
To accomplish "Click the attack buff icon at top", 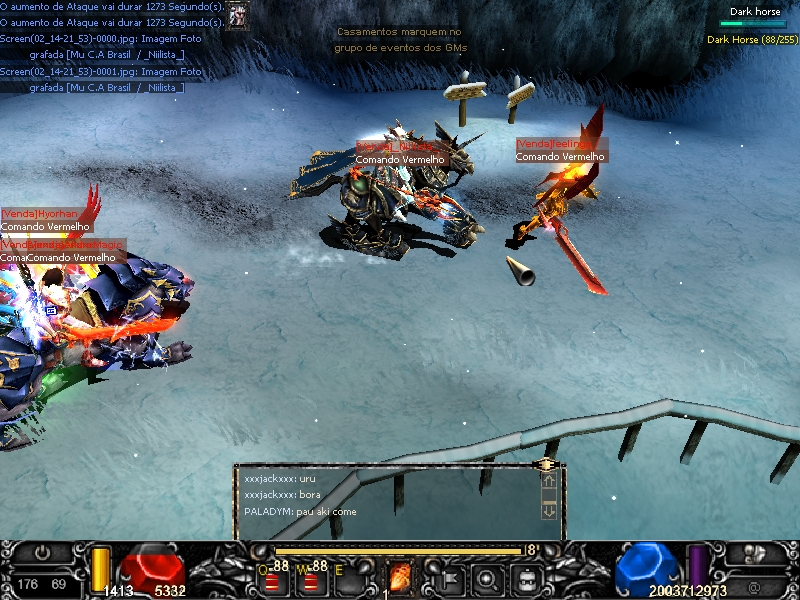I will tap(238, 14).
